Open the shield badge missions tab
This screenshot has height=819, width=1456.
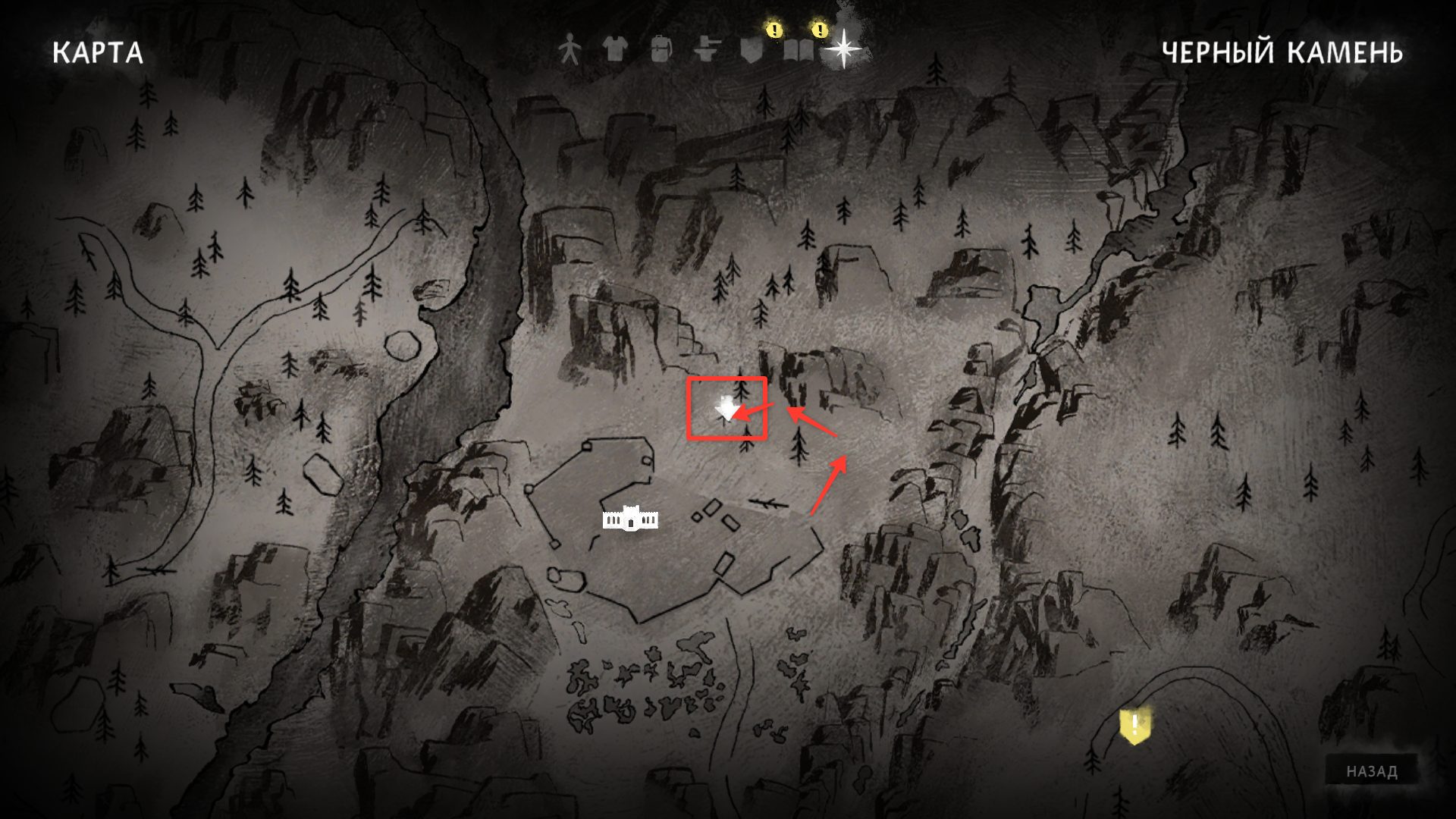click(752, 50)
